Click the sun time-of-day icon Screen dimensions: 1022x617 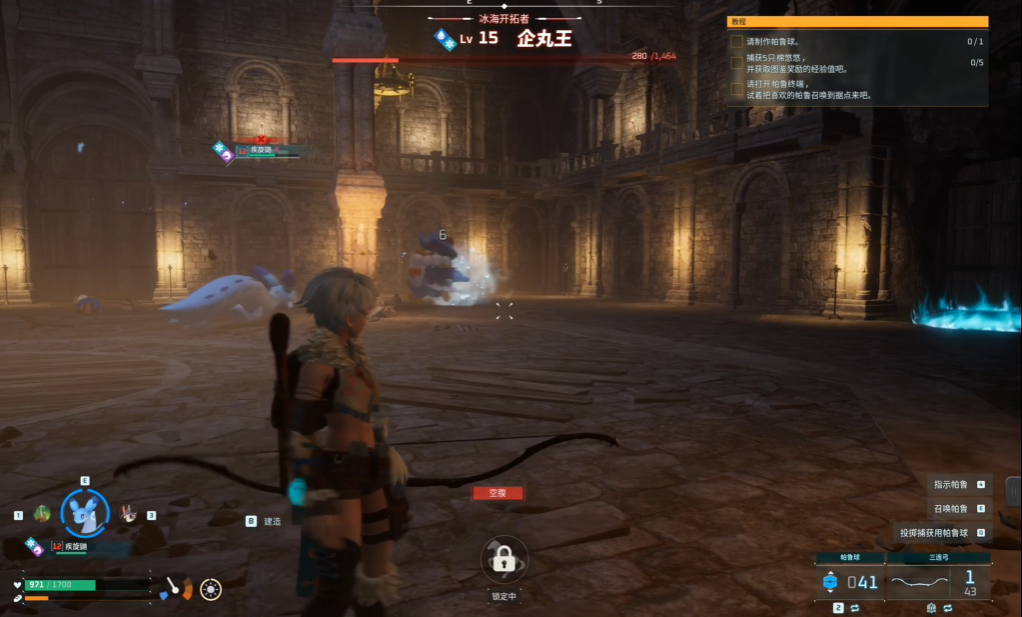click(211, 589)
